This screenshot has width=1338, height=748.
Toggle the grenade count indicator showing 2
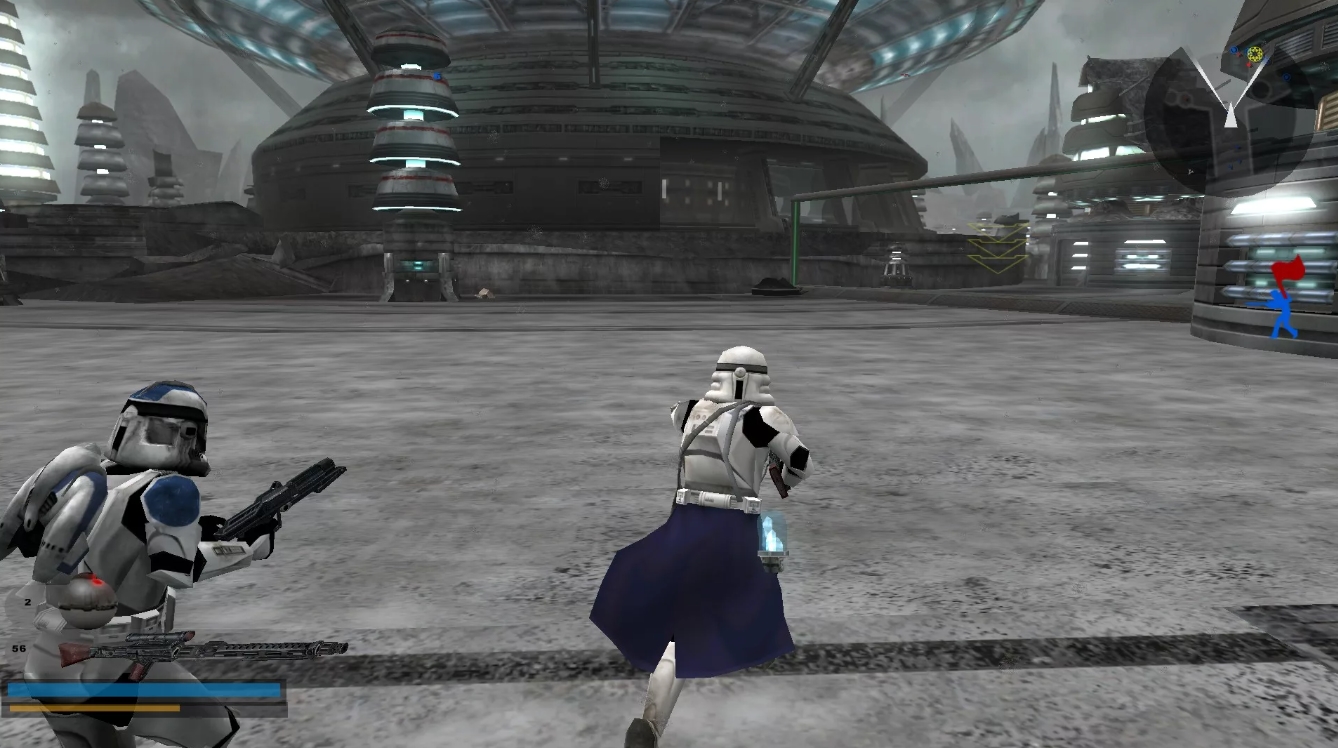coord(27,601)
